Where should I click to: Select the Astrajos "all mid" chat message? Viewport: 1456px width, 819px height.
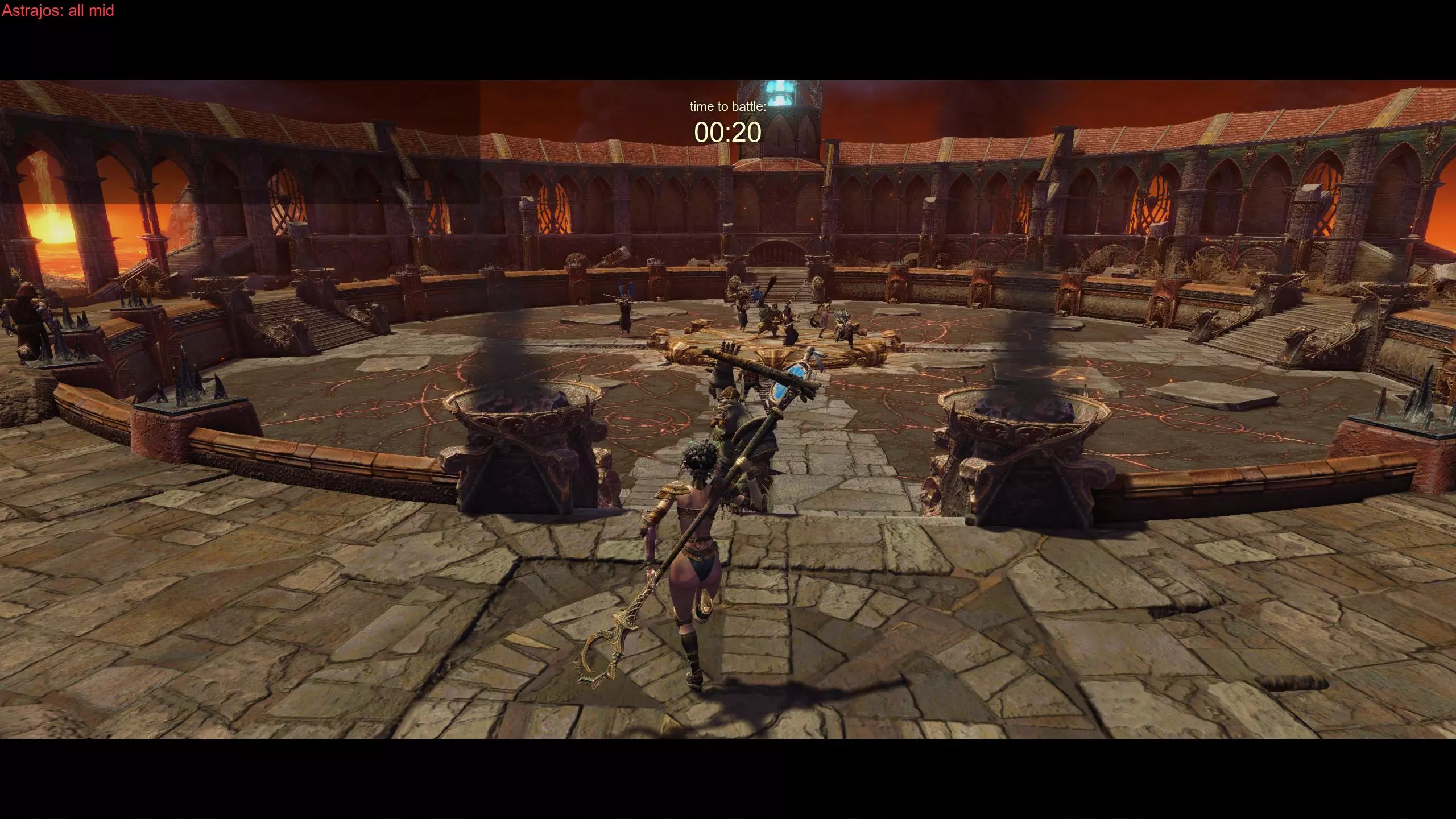click(58, 11)
